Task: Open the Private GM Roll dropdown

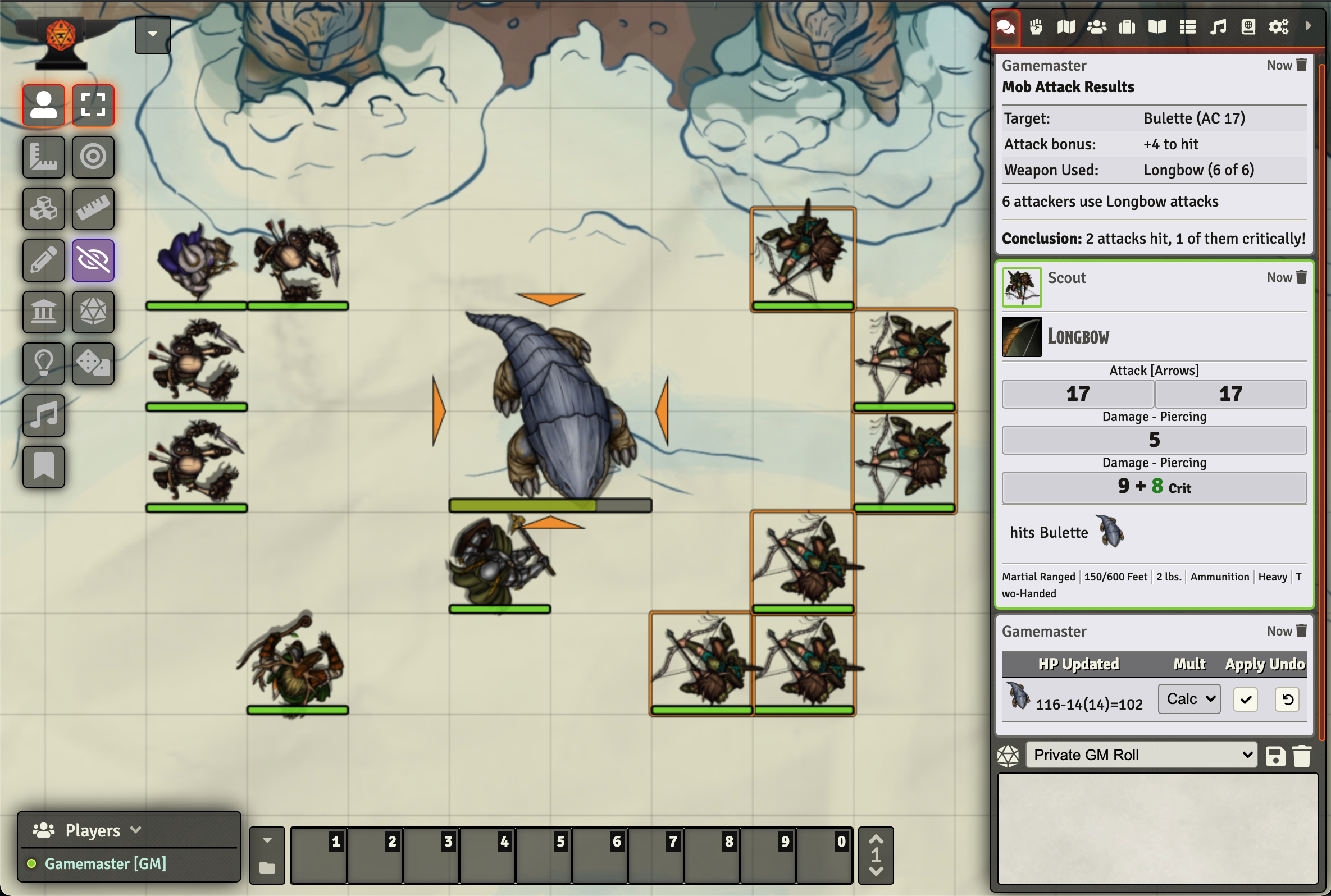Action: tap(1140, 755)
